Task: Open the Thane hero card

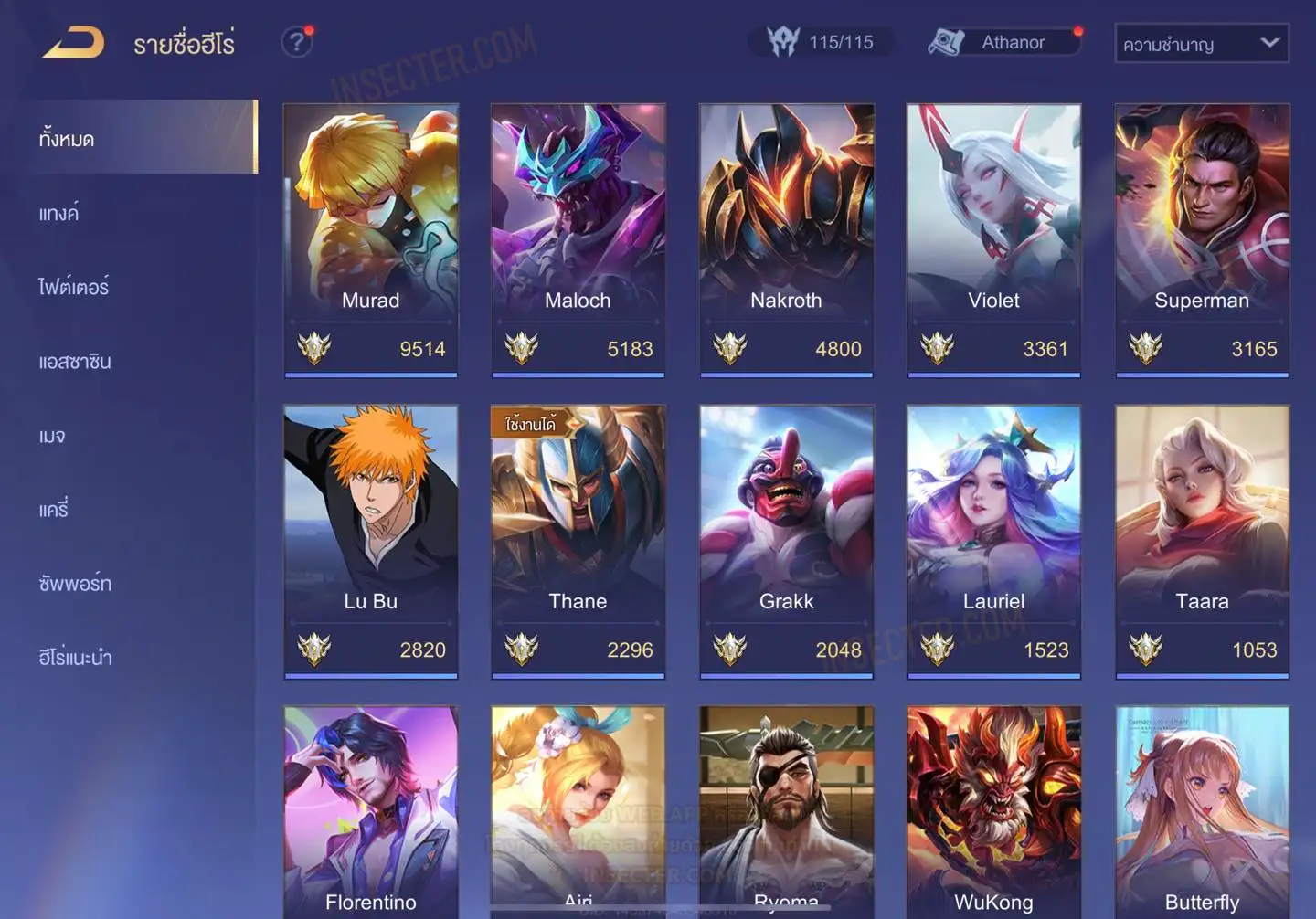Action: [x=578, y=539]
